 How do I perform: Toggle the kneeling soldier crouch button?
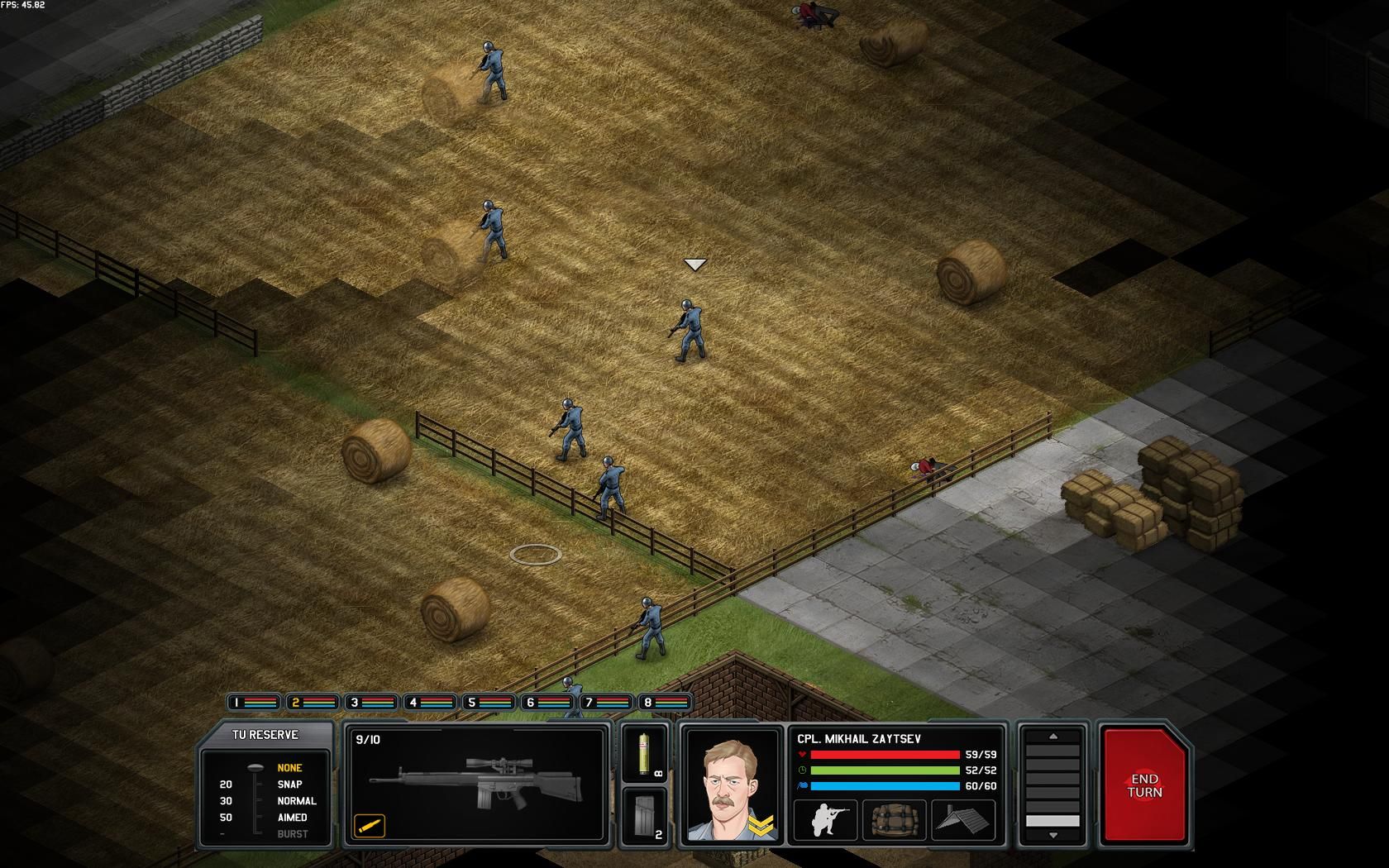[x=824, y=820]
